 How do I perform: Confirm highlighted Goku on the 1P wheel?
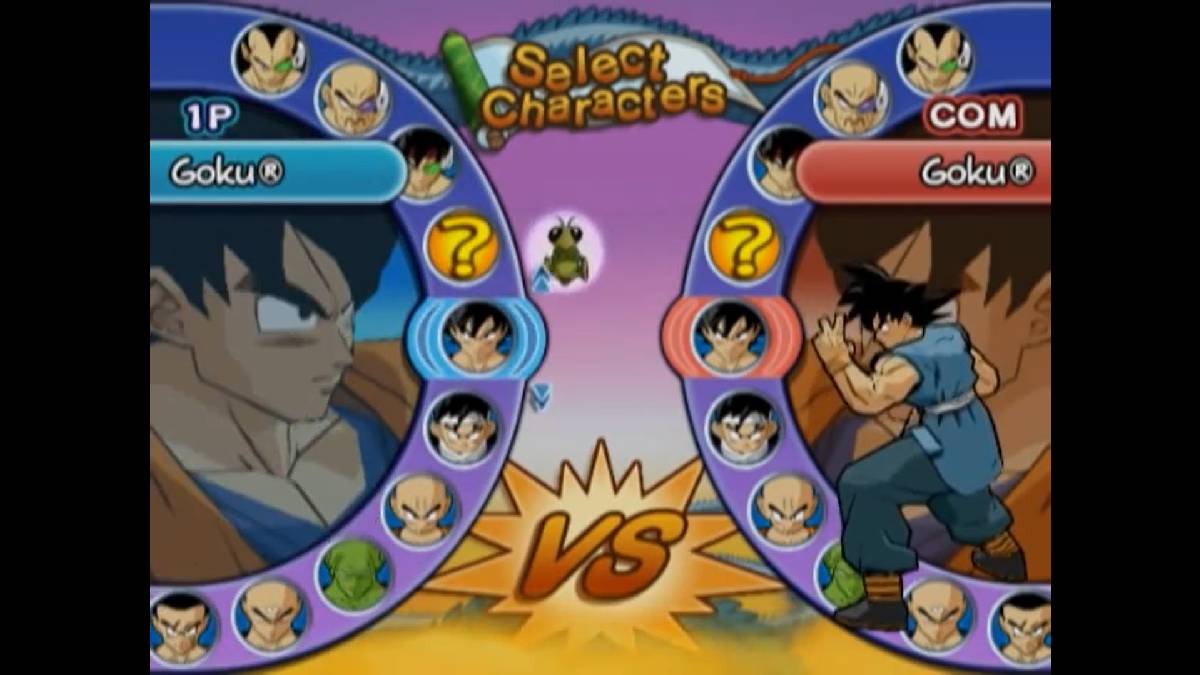[x=477, y=337]
